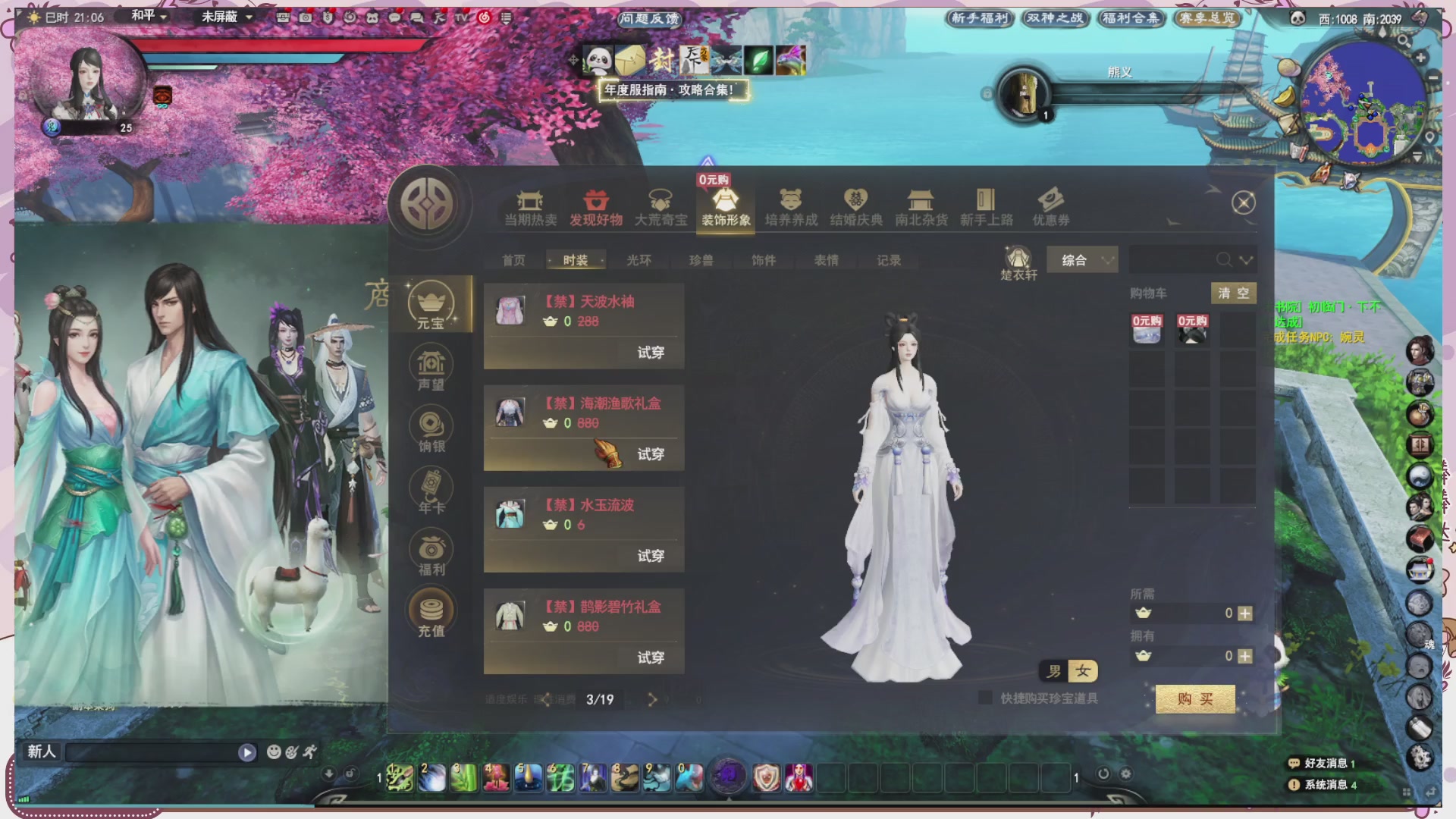Open the 综合 sorting dropdown
The image size is (1456, 819).
point(1081,259)
